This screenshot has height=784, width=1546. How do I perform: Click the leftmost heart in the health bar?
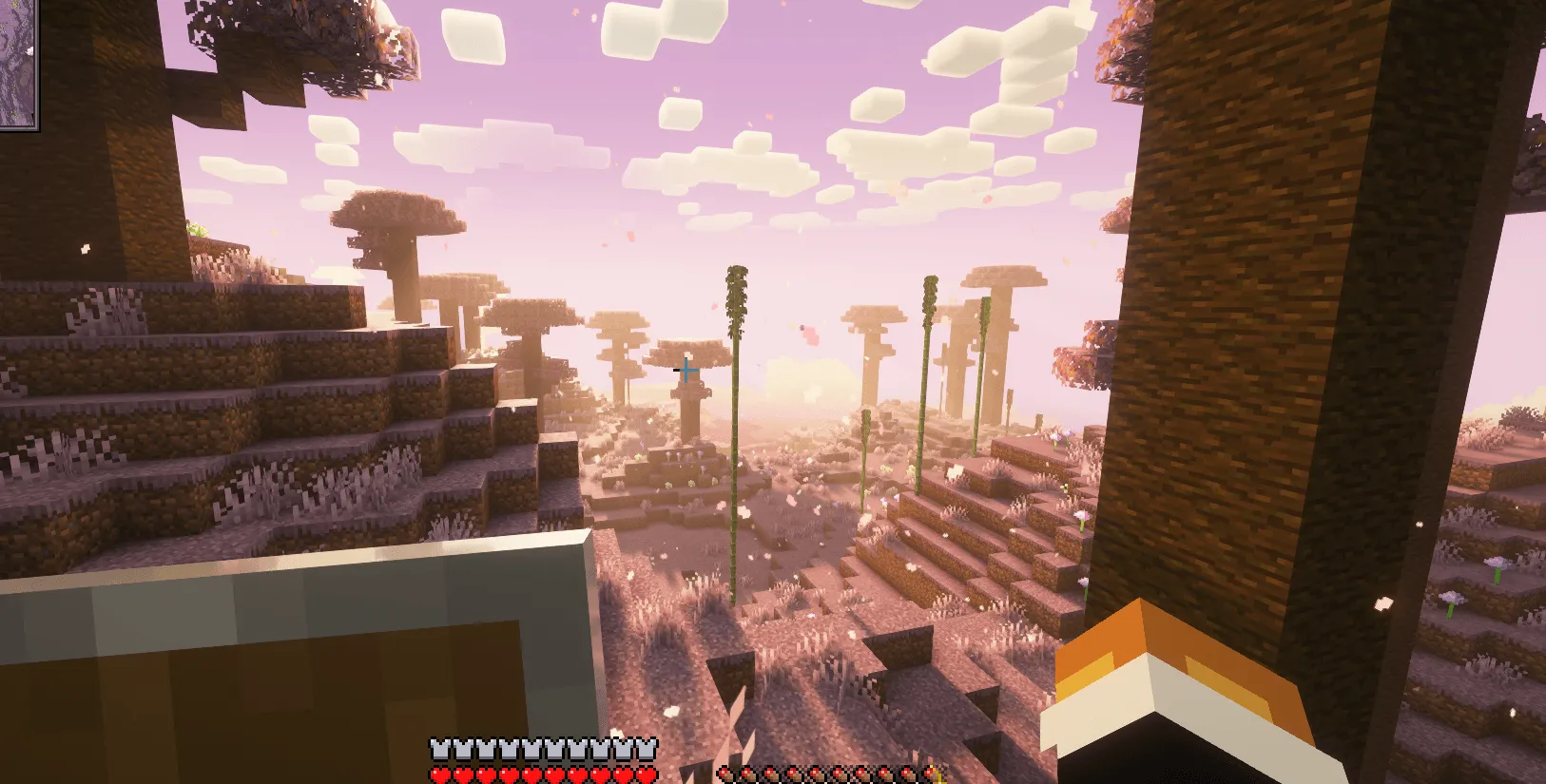[x=437, y=774]
